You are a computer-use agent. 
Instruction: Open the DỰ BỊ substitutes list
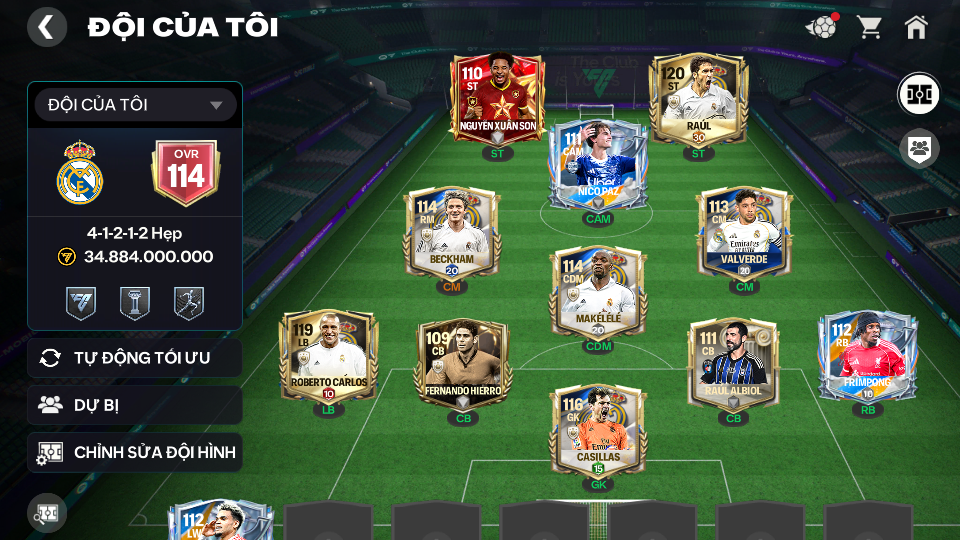[x=135, y=405]
